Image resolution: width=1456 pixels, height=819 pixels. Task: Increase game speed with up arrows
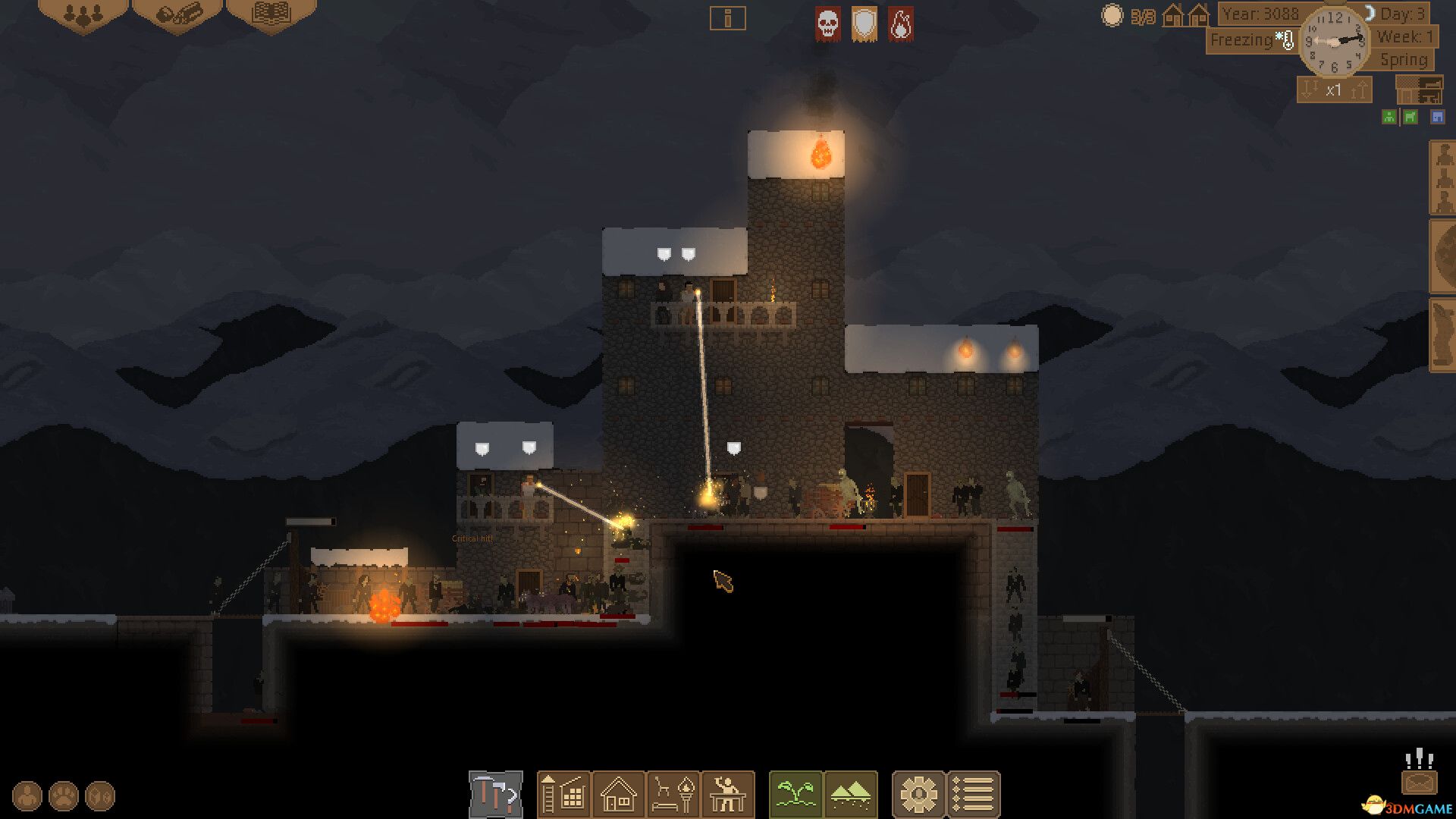coord(1358,90)
